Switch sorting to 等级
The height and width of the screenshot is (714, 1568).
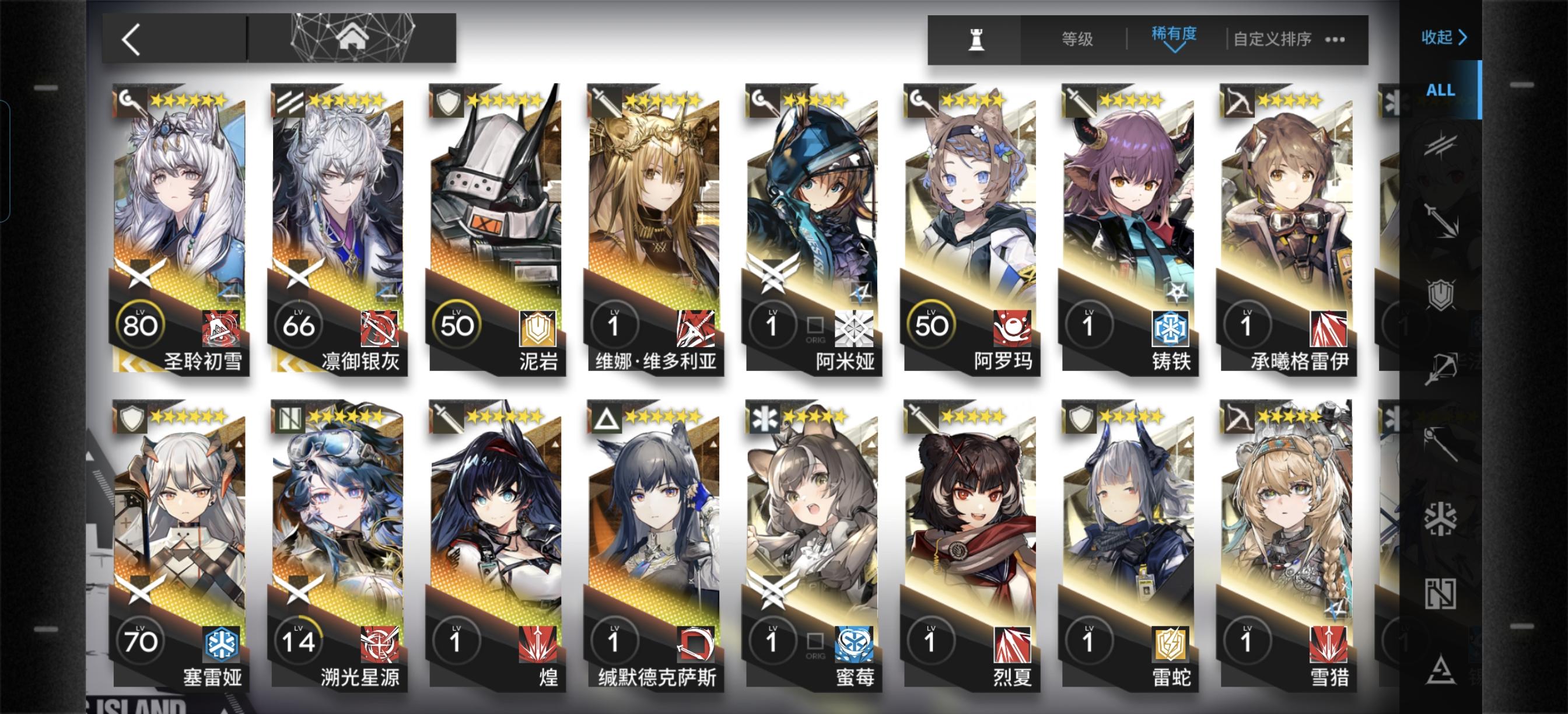[1077, 38]
